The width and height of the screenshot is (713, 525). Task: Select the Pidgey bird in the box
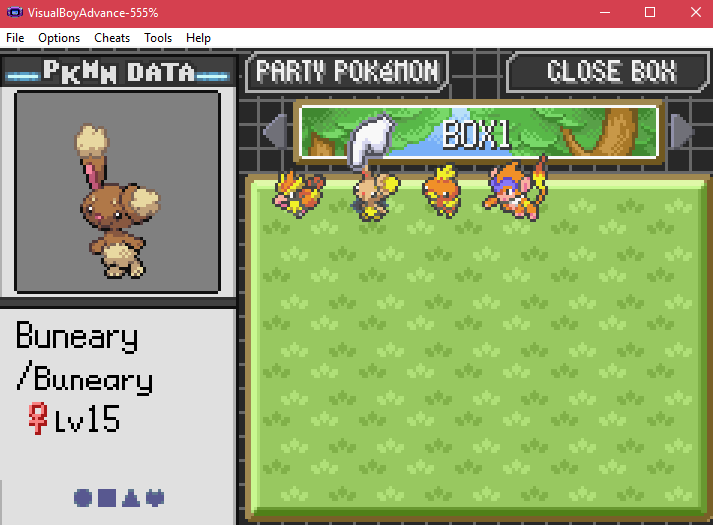click(297, 195)
